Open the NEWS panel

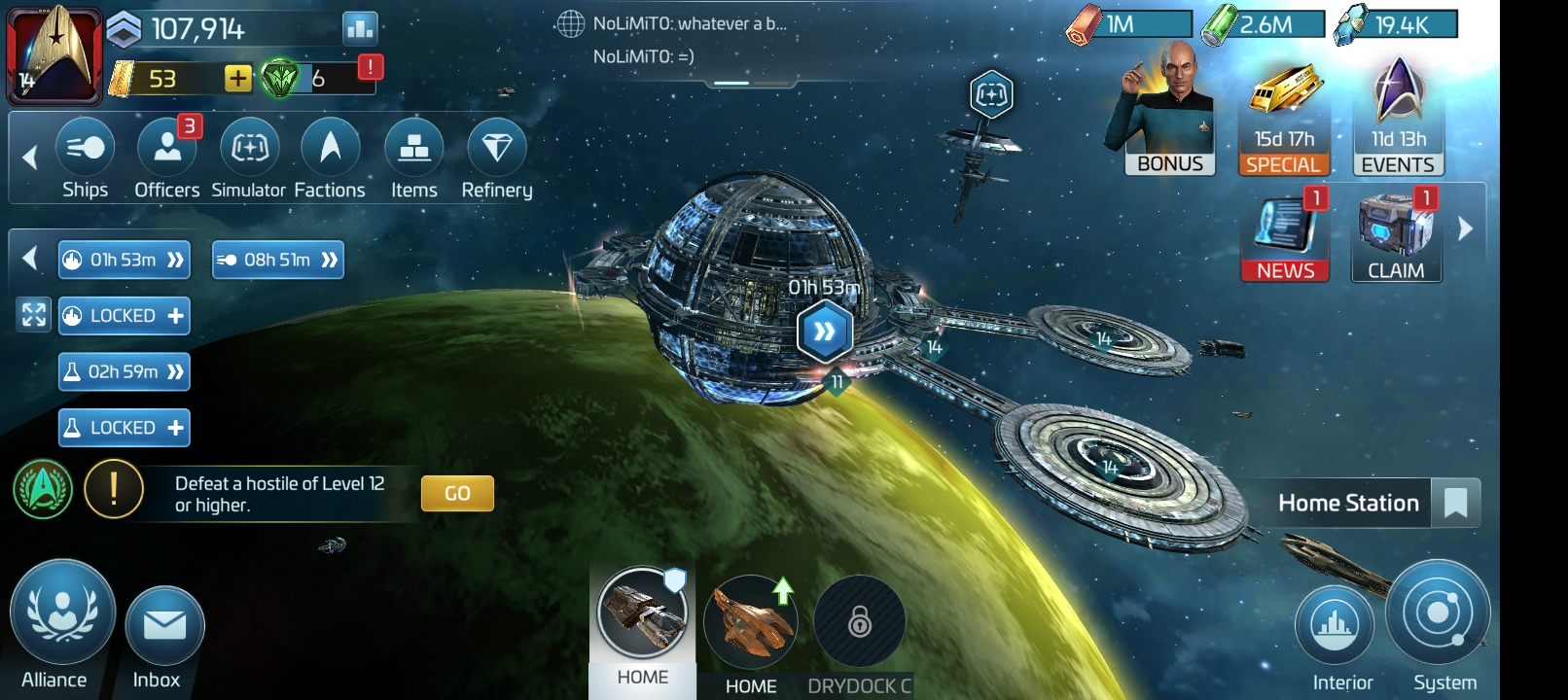pos(1285,237)
